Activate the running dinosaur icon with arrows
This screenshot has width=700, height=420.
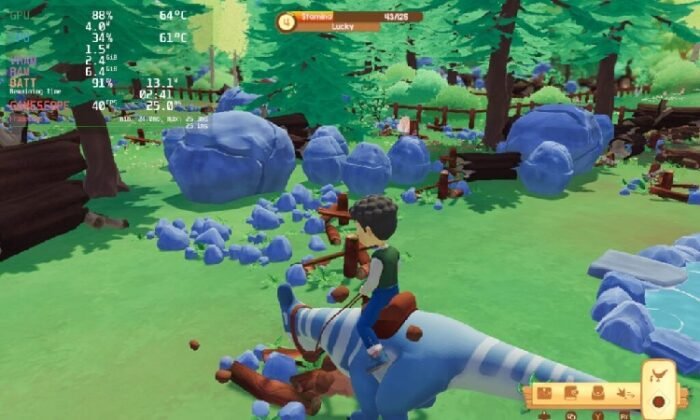(625, 395)
